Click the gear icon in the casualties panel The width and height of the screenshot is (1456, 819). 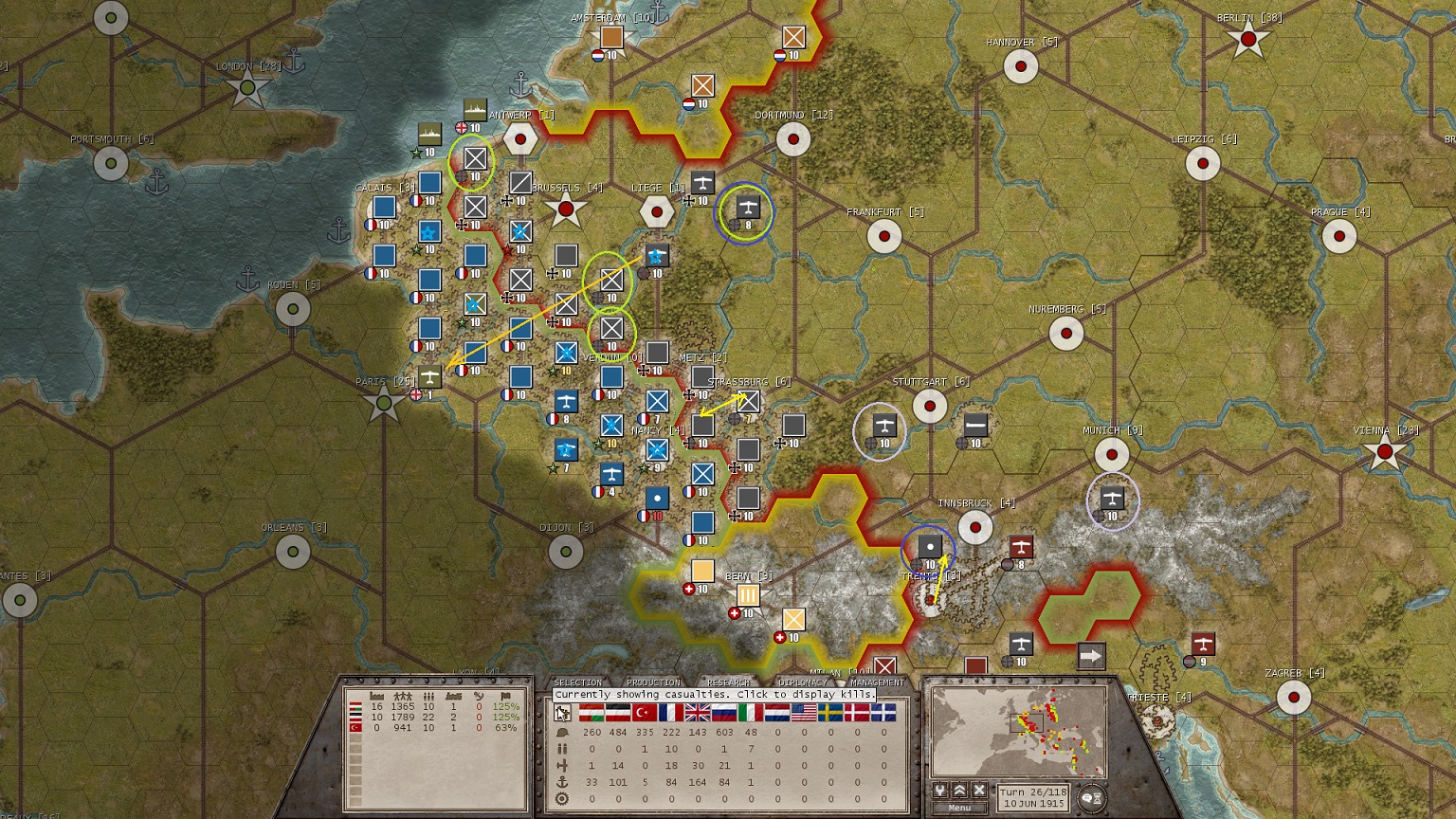click(562, 797)
